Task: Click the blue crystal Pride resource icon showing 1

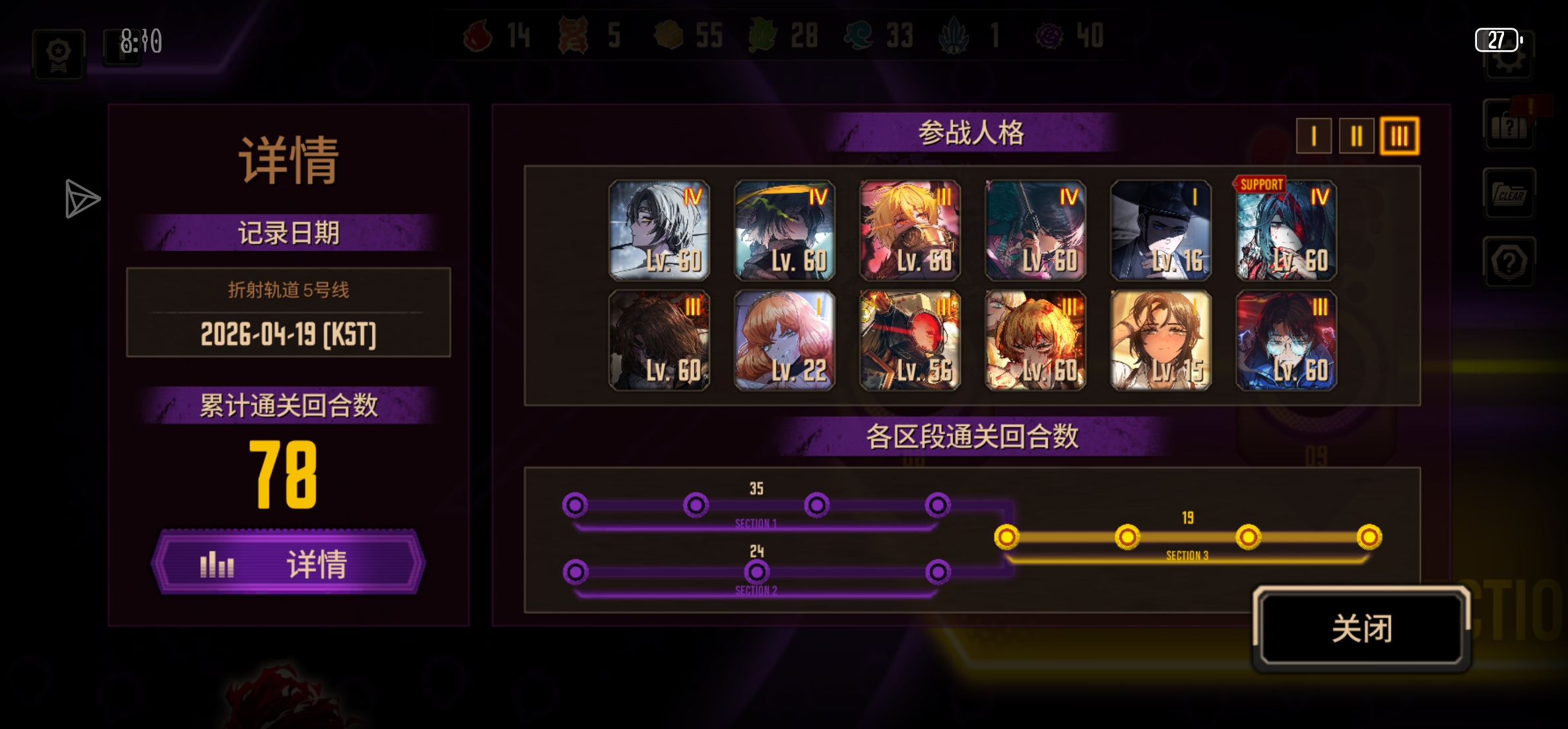Action: tap(953, 36)
